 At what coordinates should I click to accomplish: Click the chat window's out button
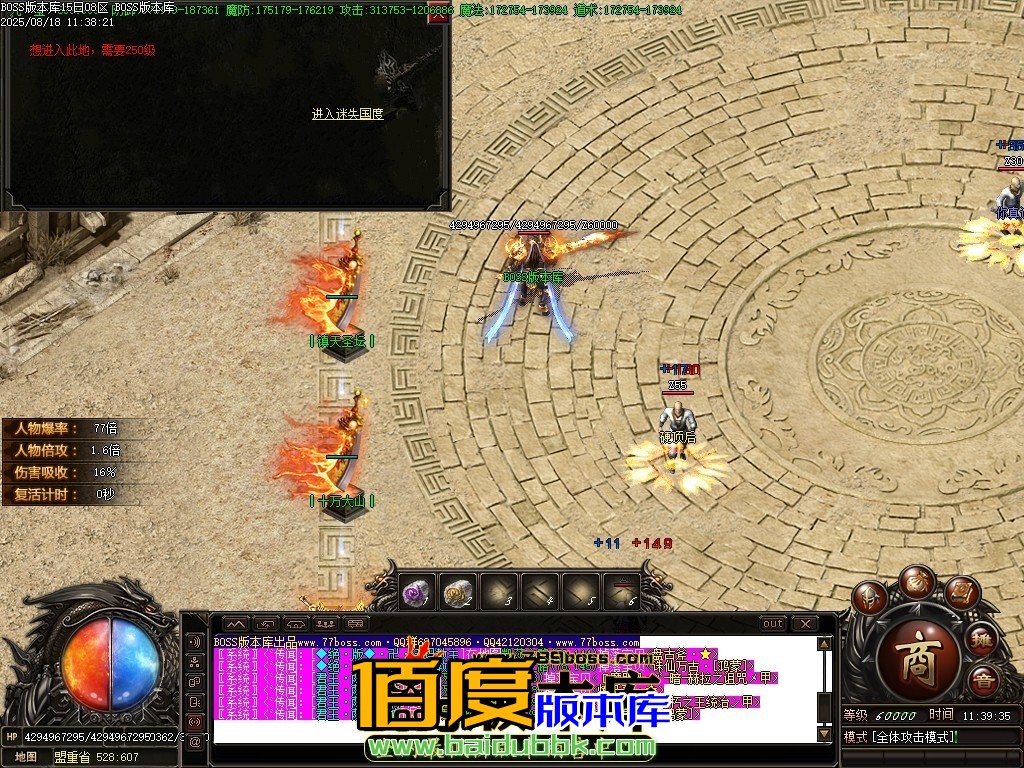click(x=773, y=624)
